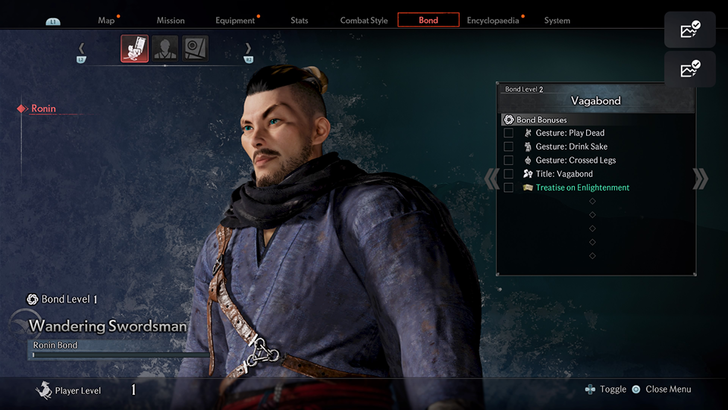This screenshot has width=728, height=410.
Task: Select the Bond tab
Action: click(428, 20)
